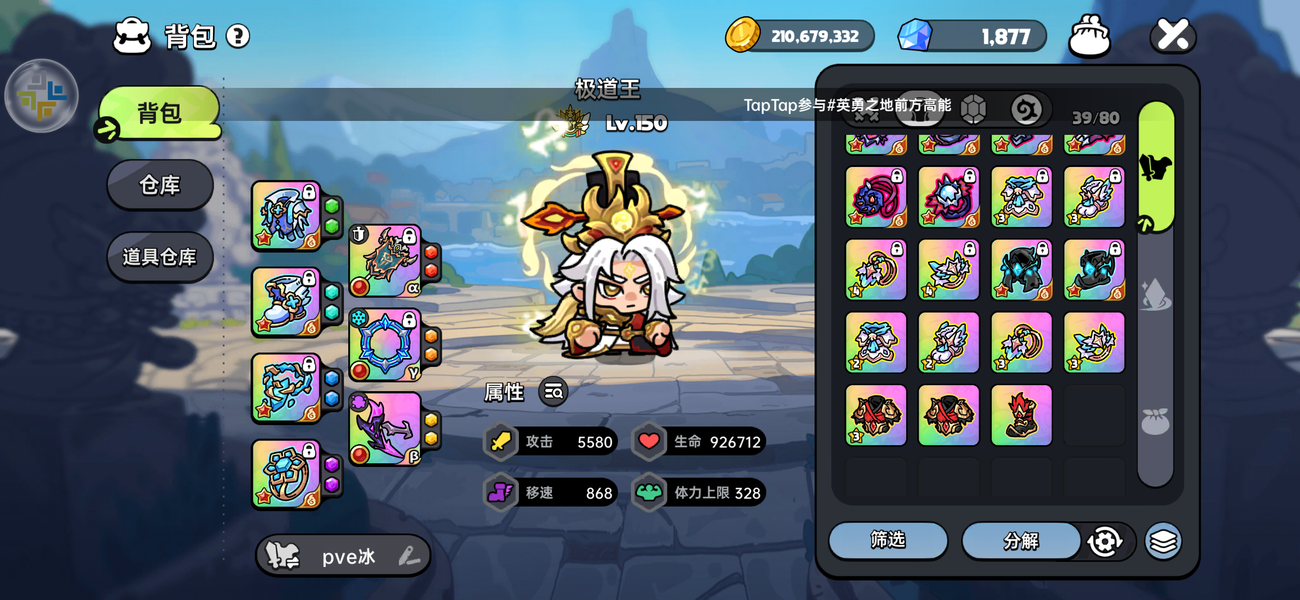Click the 分解 dismantle button
This screenshot has width=1300, height=600.
[x=1021, y=541]
